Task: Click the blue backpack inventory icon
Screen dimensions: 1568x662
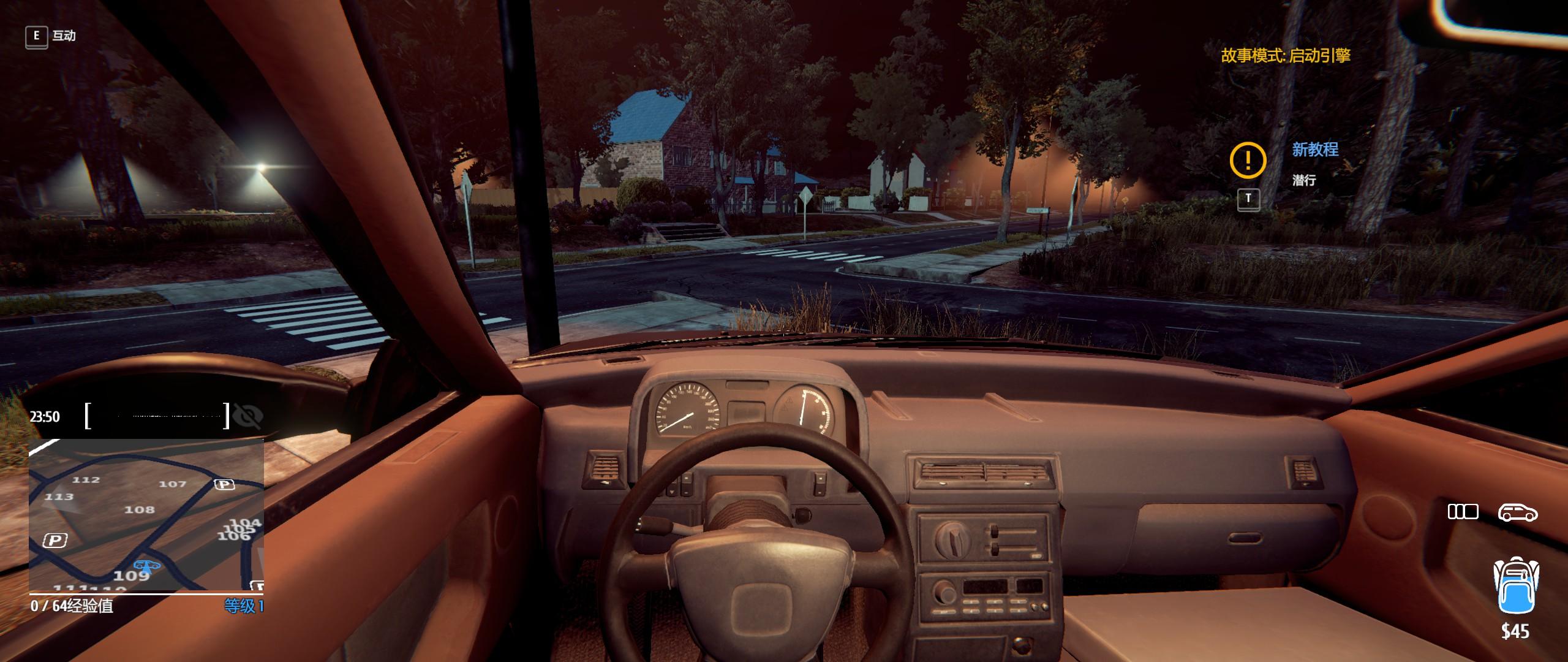Action: (x=1515, y=586)
